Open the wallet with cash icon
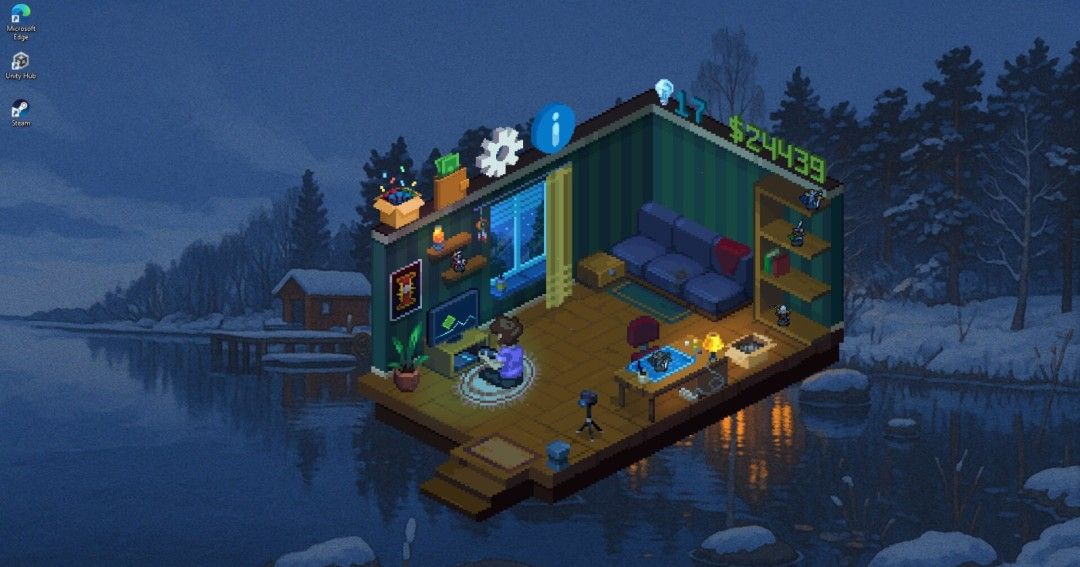This screenshot has height=567, width=1080. coord(450,180)
